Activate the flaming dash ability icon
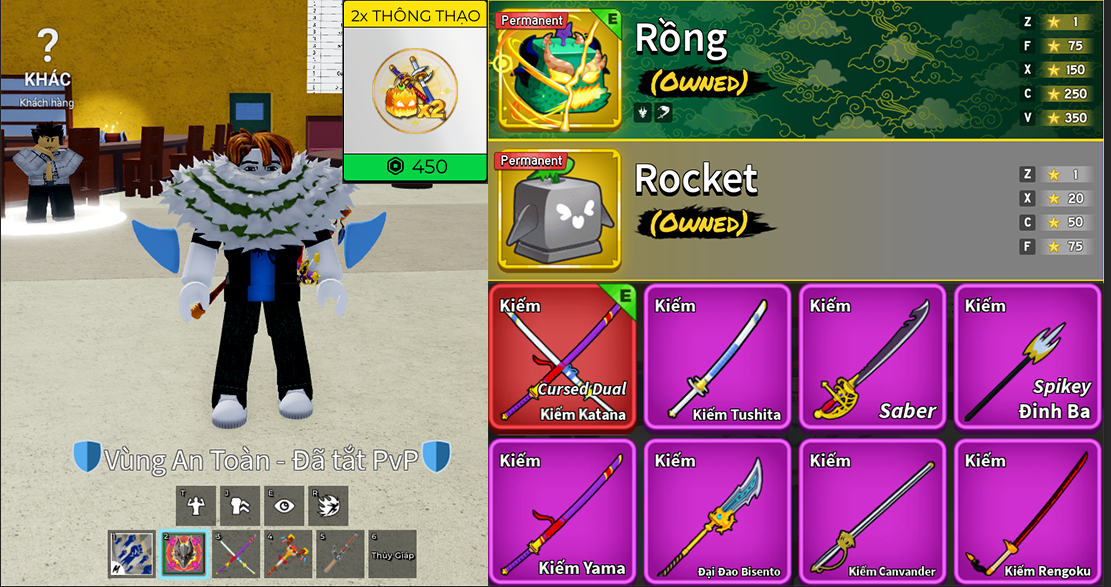Image resolution: width=1111 pixels, height=587 pixels. coord(328,506)
